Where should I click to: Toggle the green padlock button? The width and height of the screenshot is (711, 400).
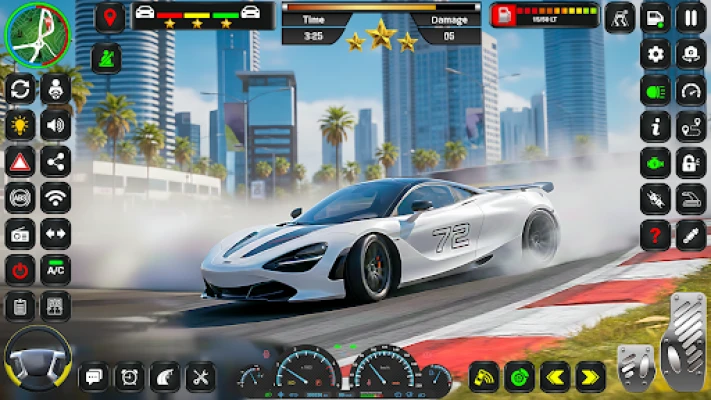[690, 162]
